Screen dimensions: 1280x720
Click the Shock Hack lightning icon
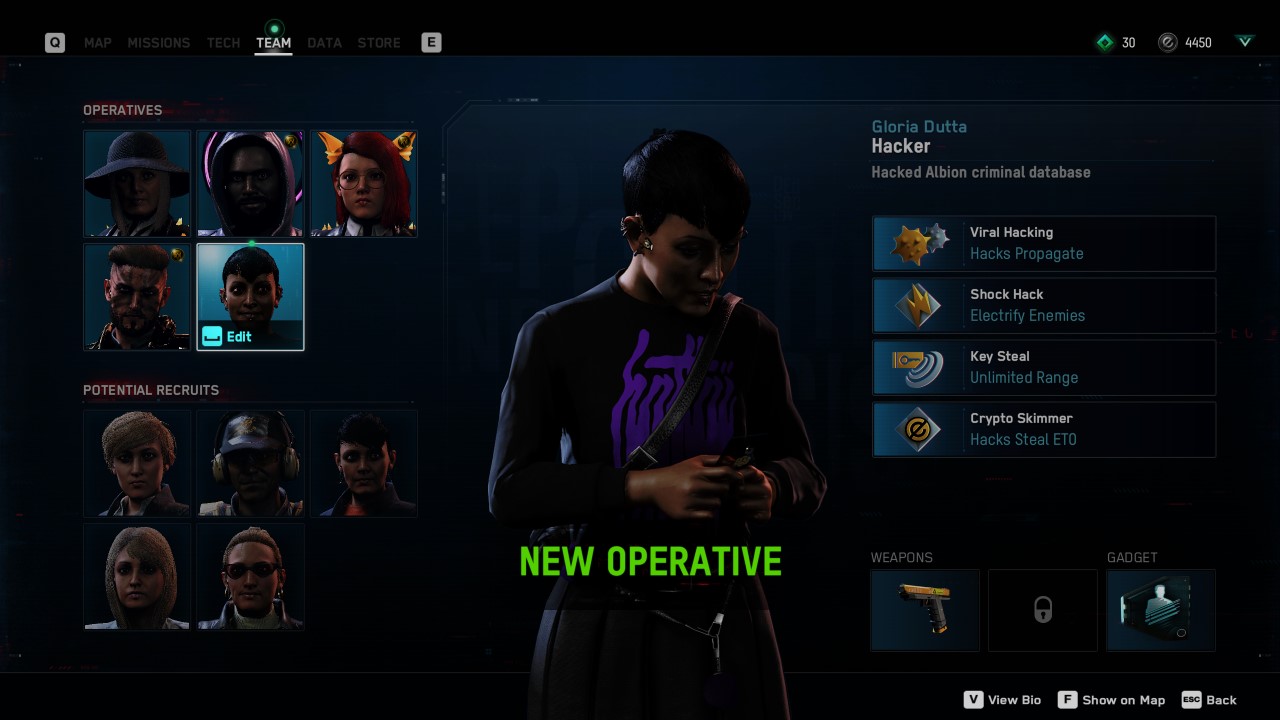[917, 305]
